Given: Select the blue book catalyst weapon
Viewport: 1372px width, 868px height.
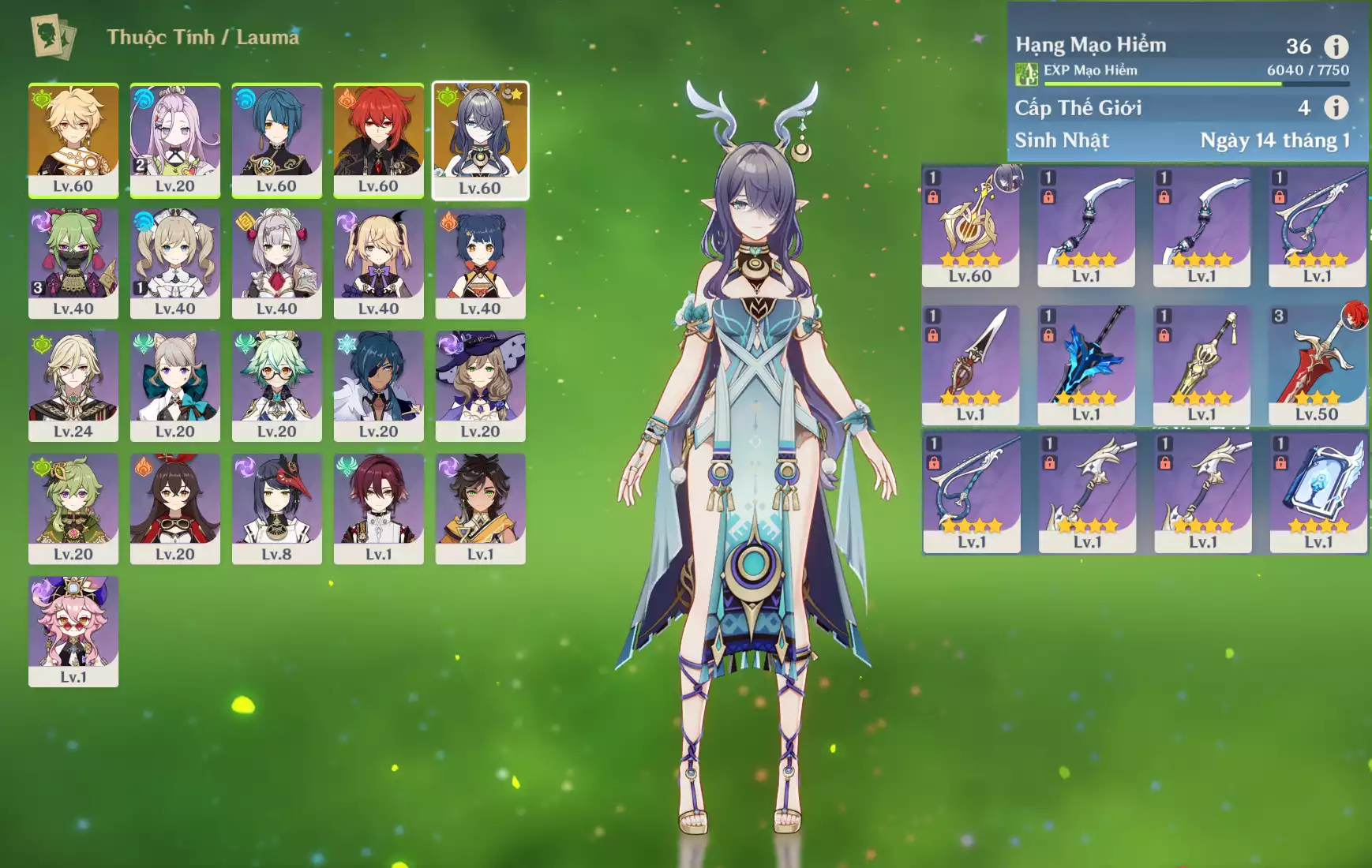Looking at the screenshot, I should 1318,492.
